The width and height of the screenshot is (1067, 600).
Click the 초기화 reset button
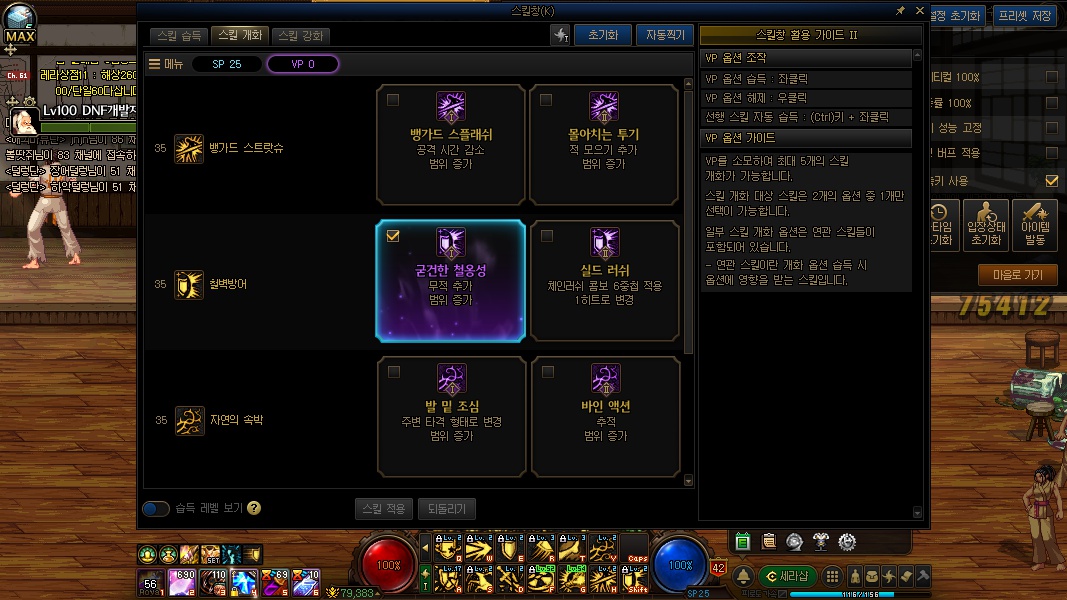602,35
